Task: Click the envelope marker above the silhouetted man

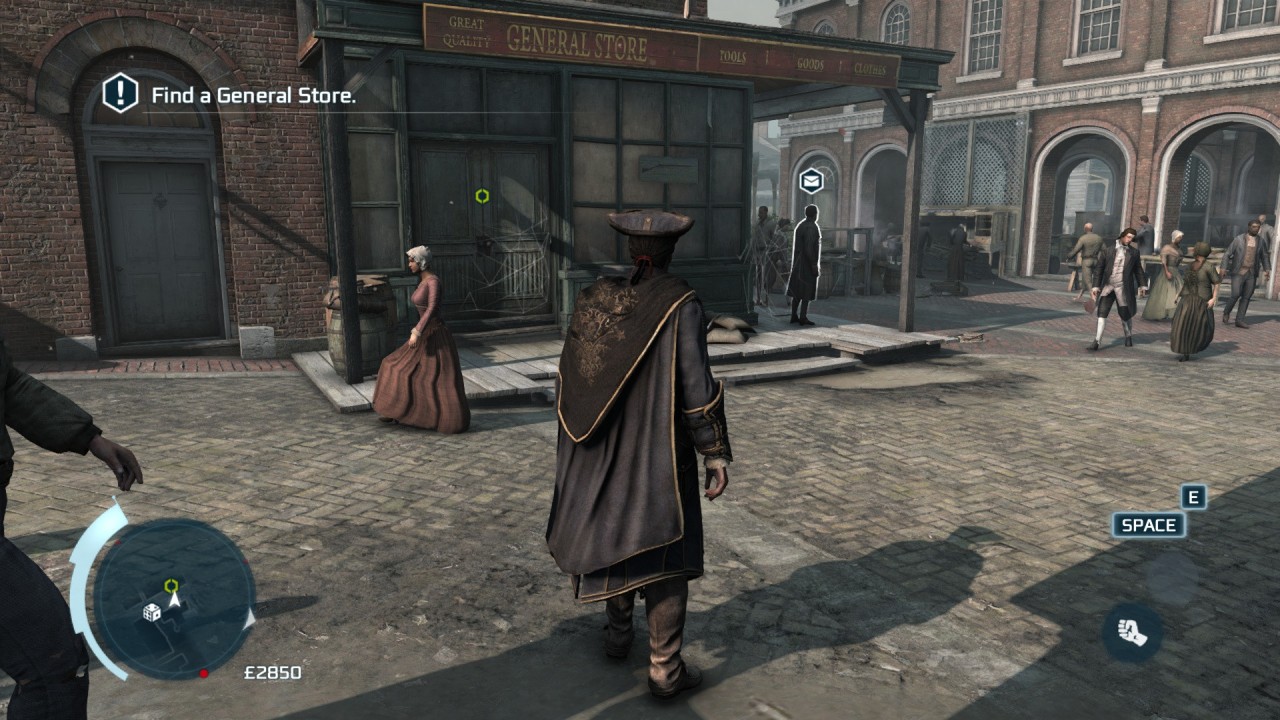Action: (x=810, y=181)
